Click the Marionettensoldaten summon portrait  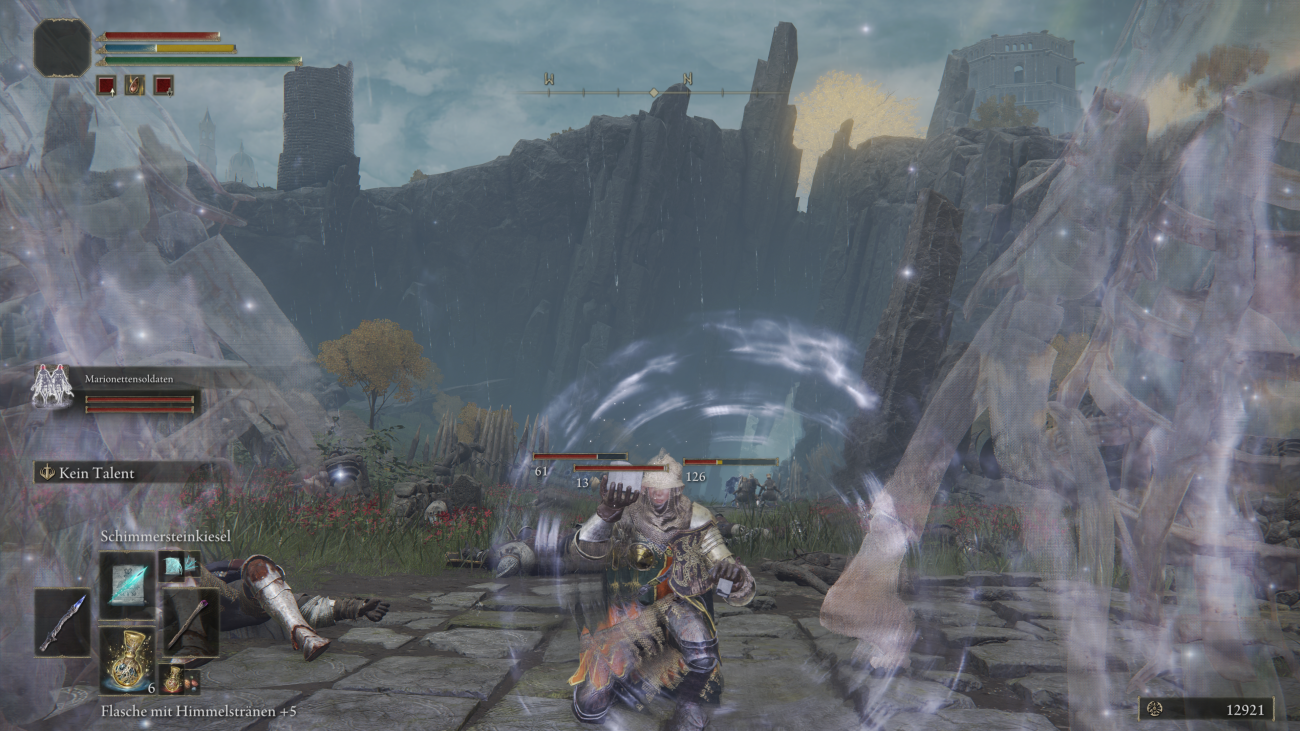(52, 386)
